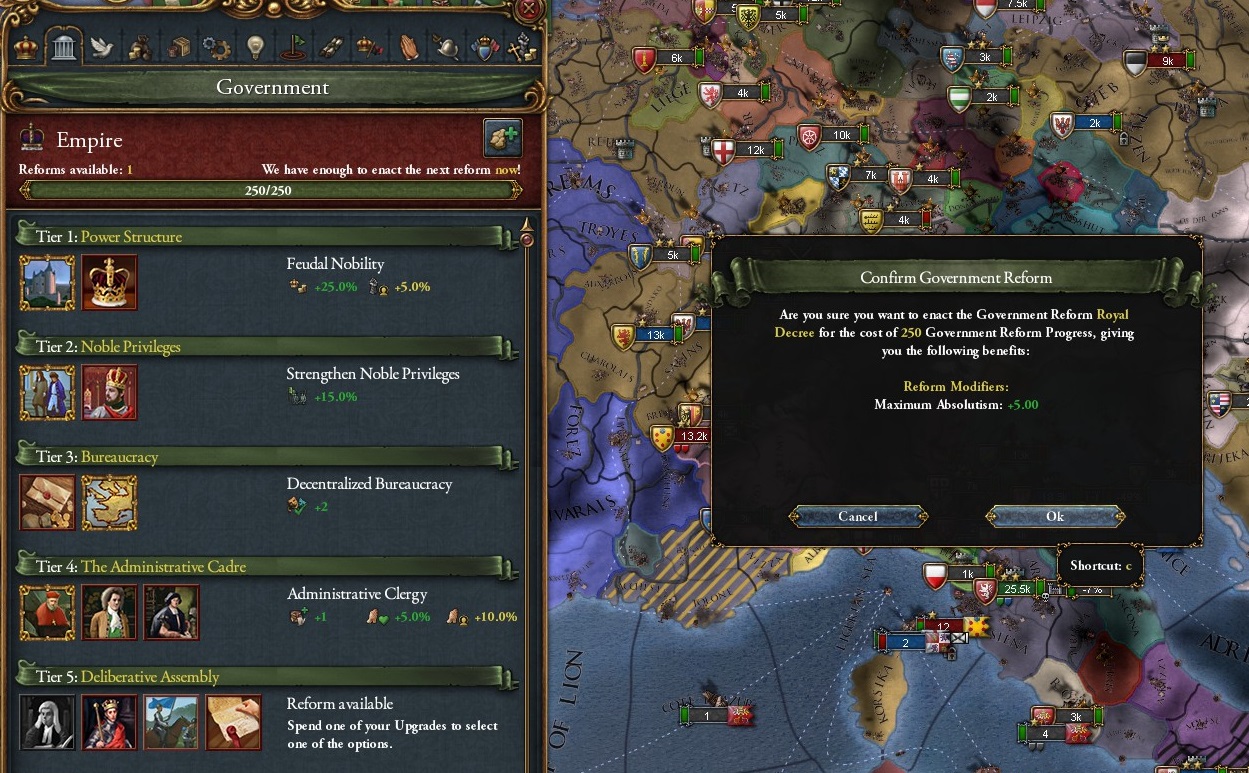The image size is (1249, 773).
Task: Pick the red-robed cardinal reform in Tier 4
Action: 47,612
